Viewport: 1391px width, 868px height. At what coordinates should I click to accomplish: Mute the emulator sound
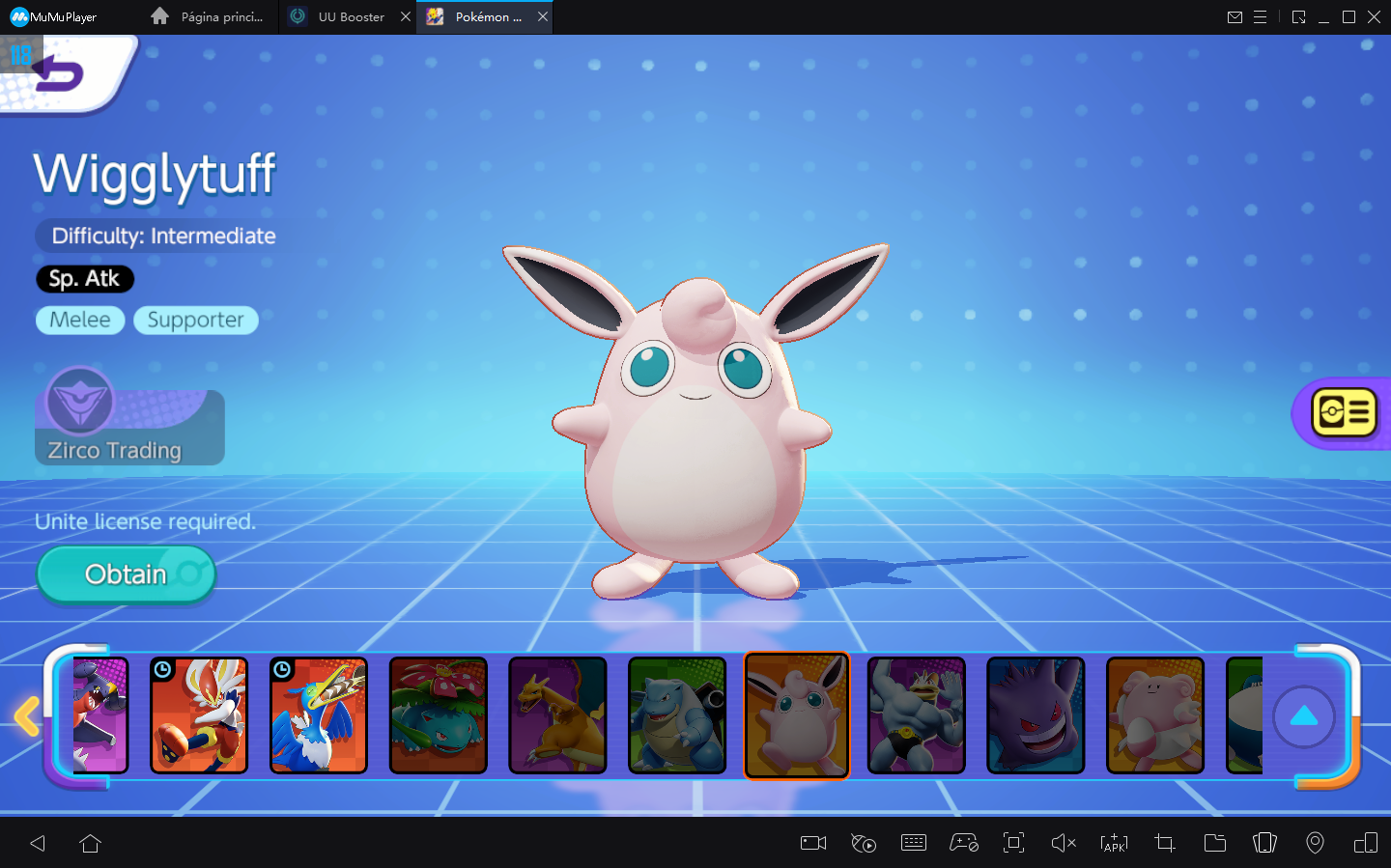1063,843
